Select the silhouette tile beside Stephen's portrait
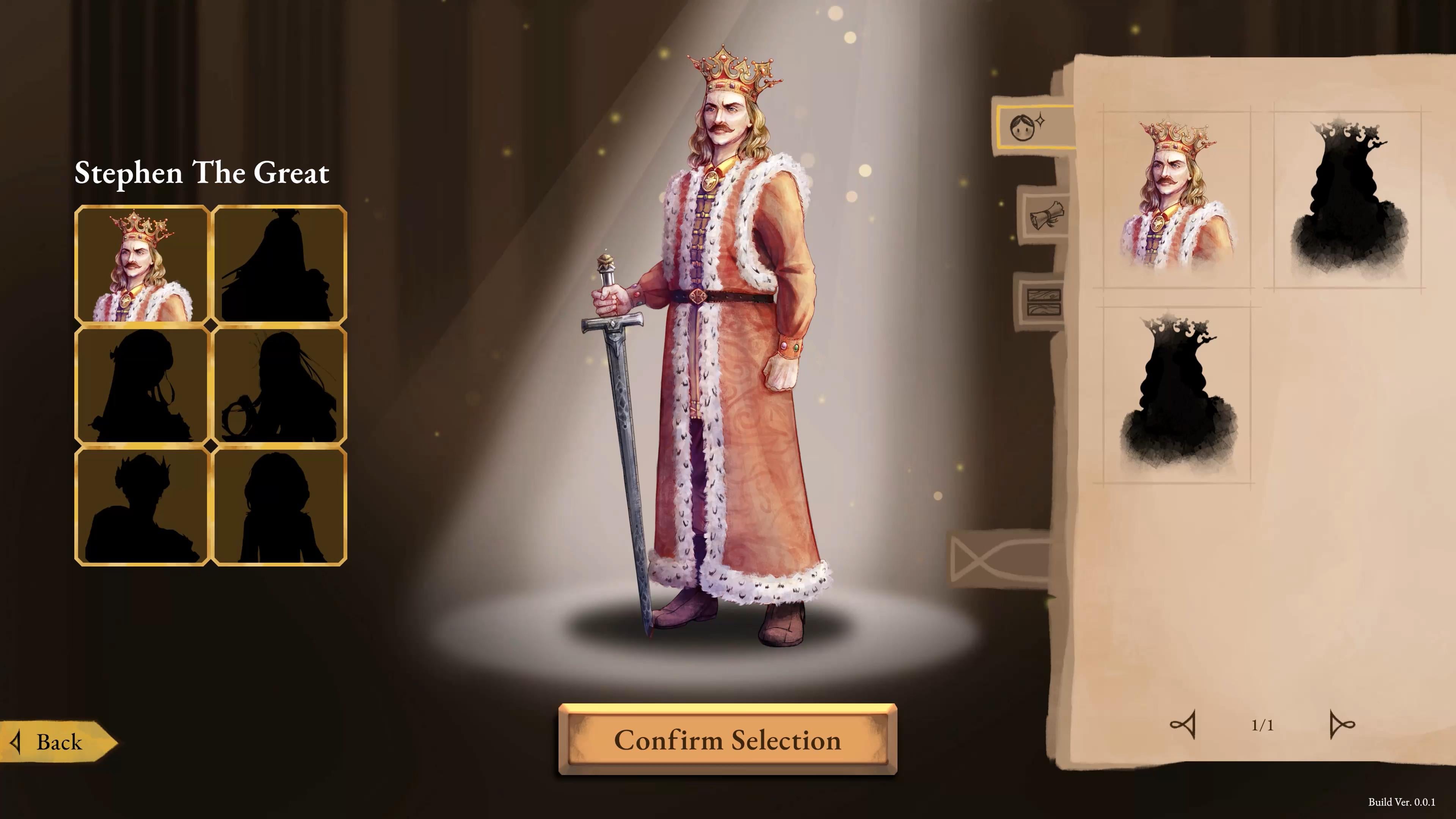Screen dimensions: 1456x819 pyautogui.click(x=279, y=265)
